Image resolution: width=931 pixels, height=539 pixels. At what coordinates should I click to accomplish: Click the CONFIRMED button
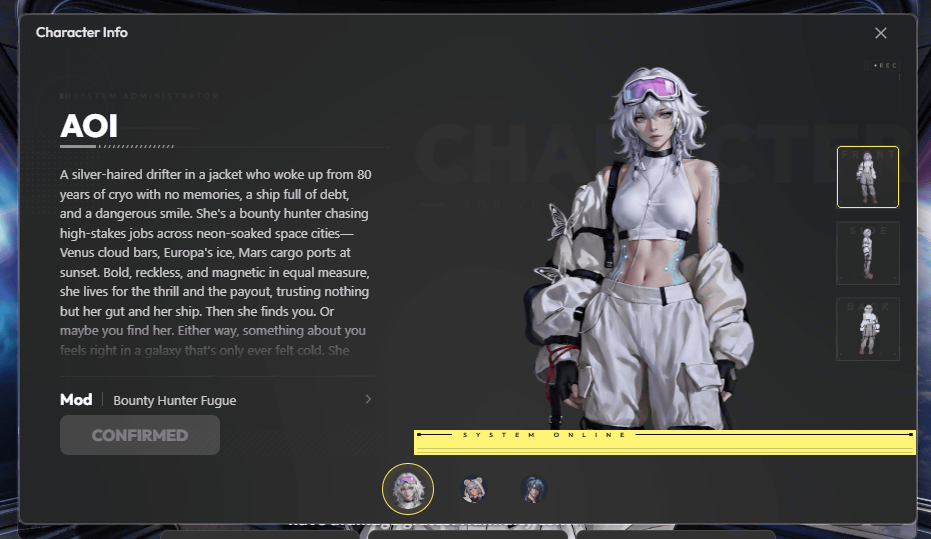tap(140, 435)
